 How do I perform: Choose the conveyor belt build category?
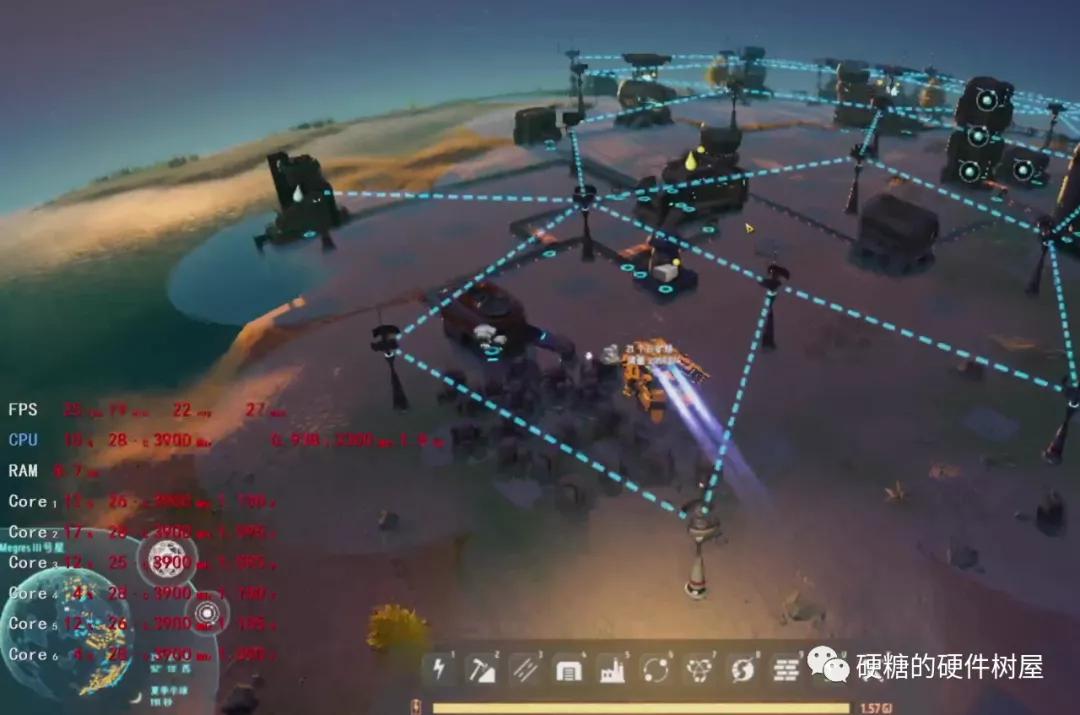(525, 668)
